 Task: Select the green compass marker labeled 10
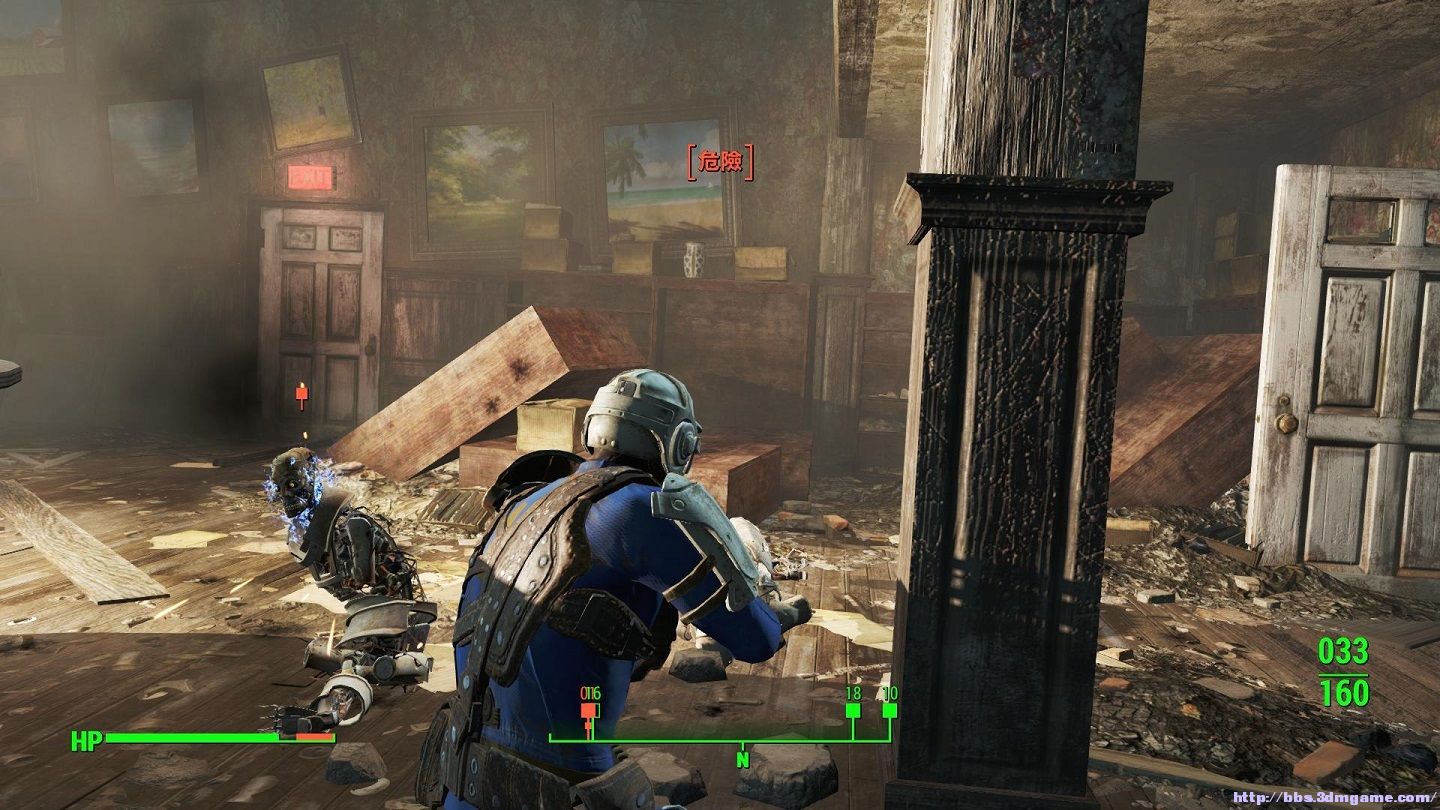click(889, 711)
